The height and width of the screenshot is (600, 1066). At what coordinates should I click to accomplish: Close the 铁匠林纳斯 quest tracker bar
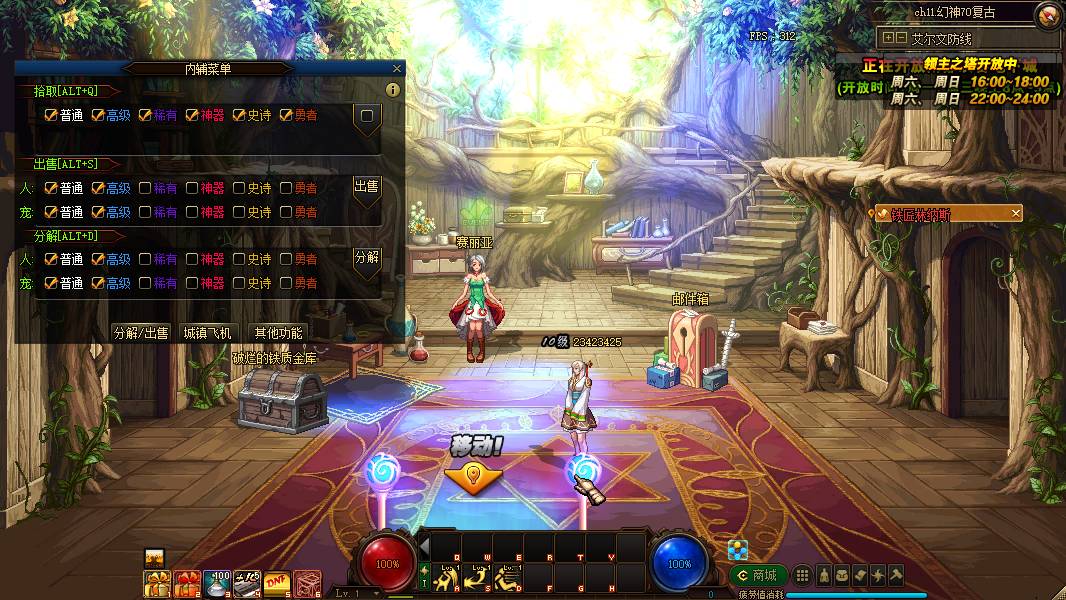(1016, 213)
